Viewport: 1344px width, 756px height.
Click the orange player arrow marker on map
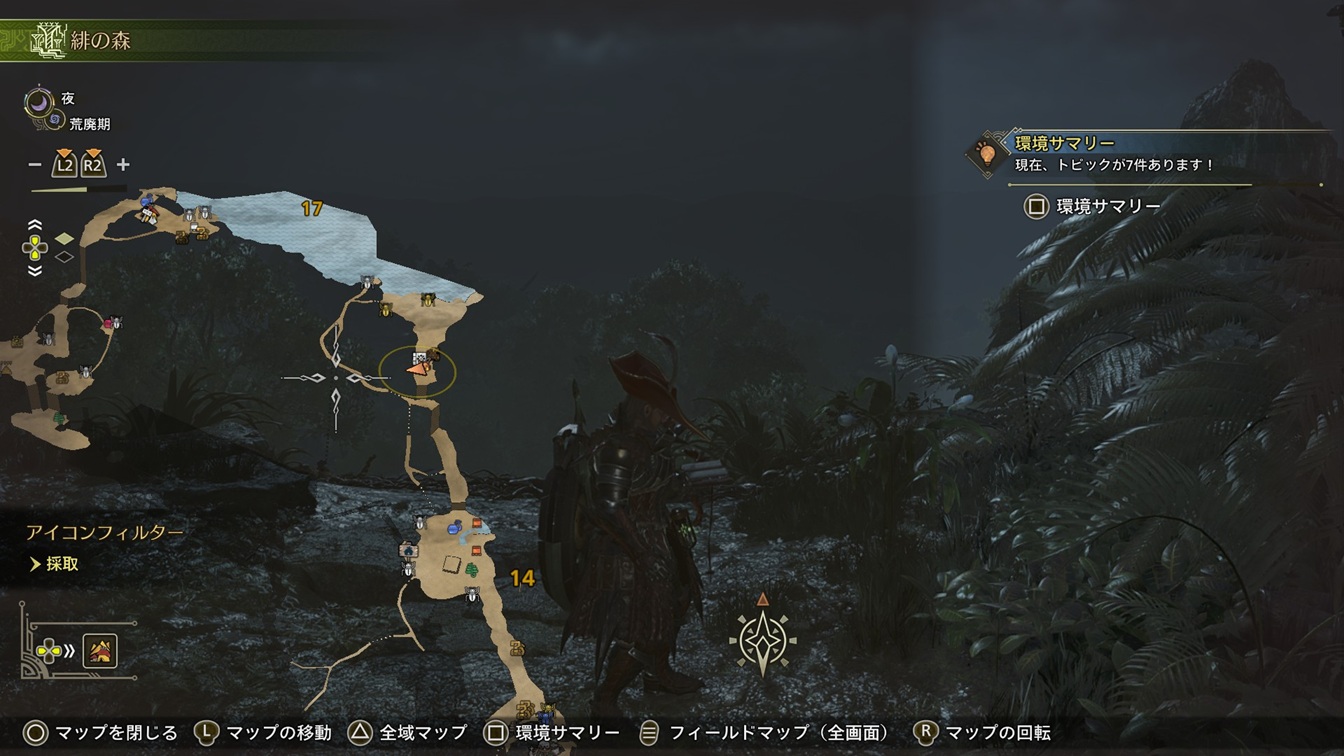point(416,368)
